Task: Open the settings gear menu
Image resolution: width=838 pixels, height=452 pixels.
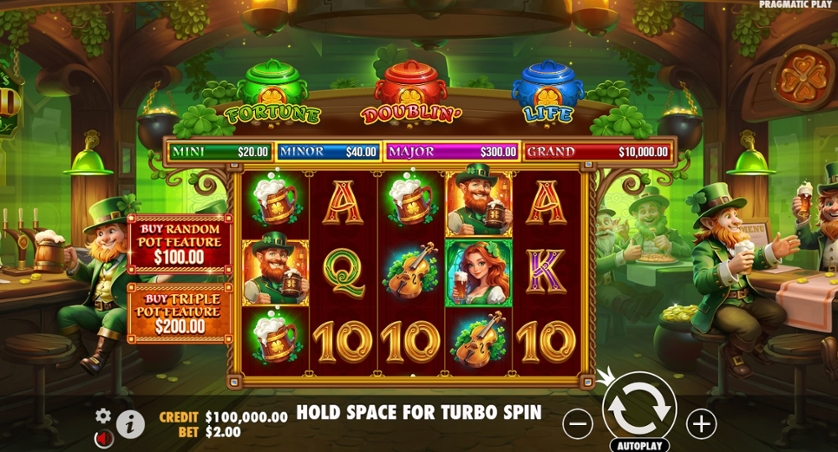Action: click(x=103, y=416)
